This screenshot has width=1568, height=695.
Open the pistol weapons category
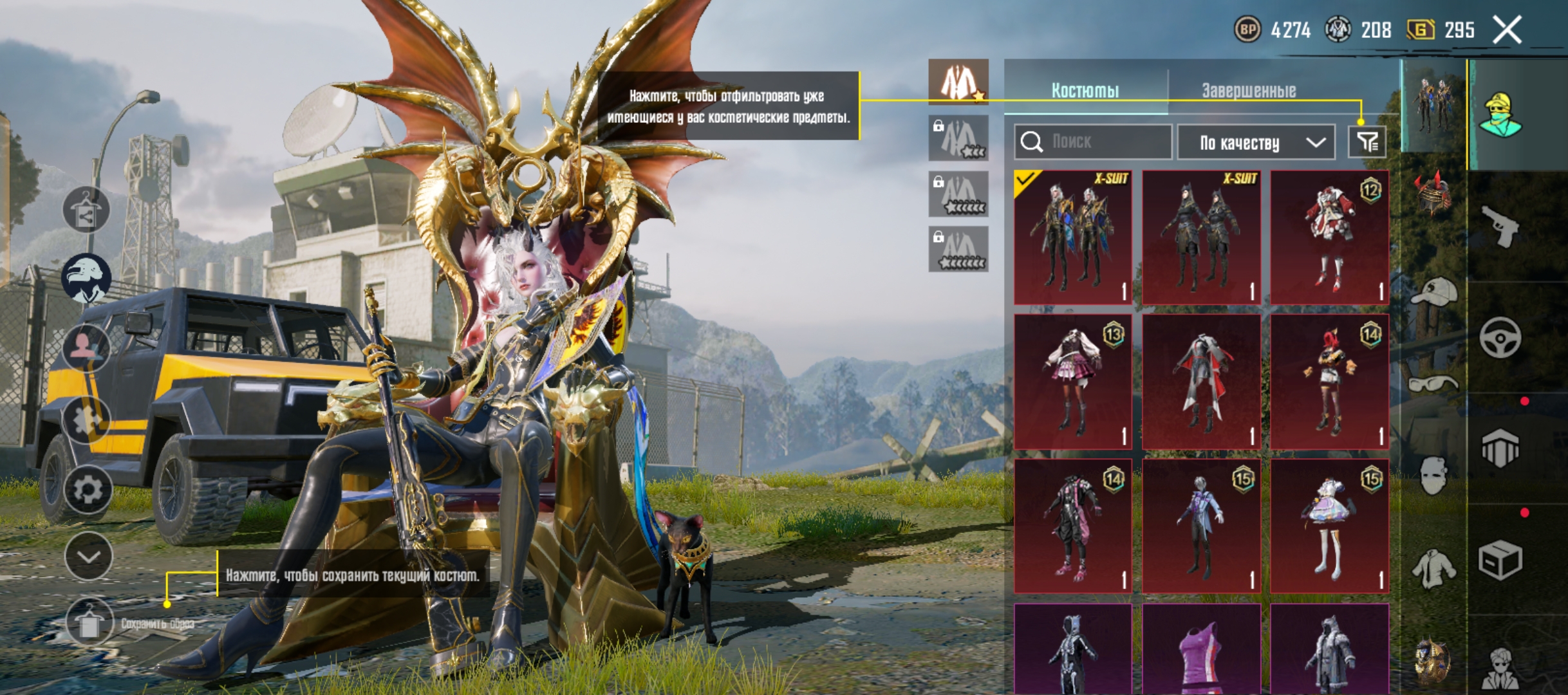(1499, 226)
